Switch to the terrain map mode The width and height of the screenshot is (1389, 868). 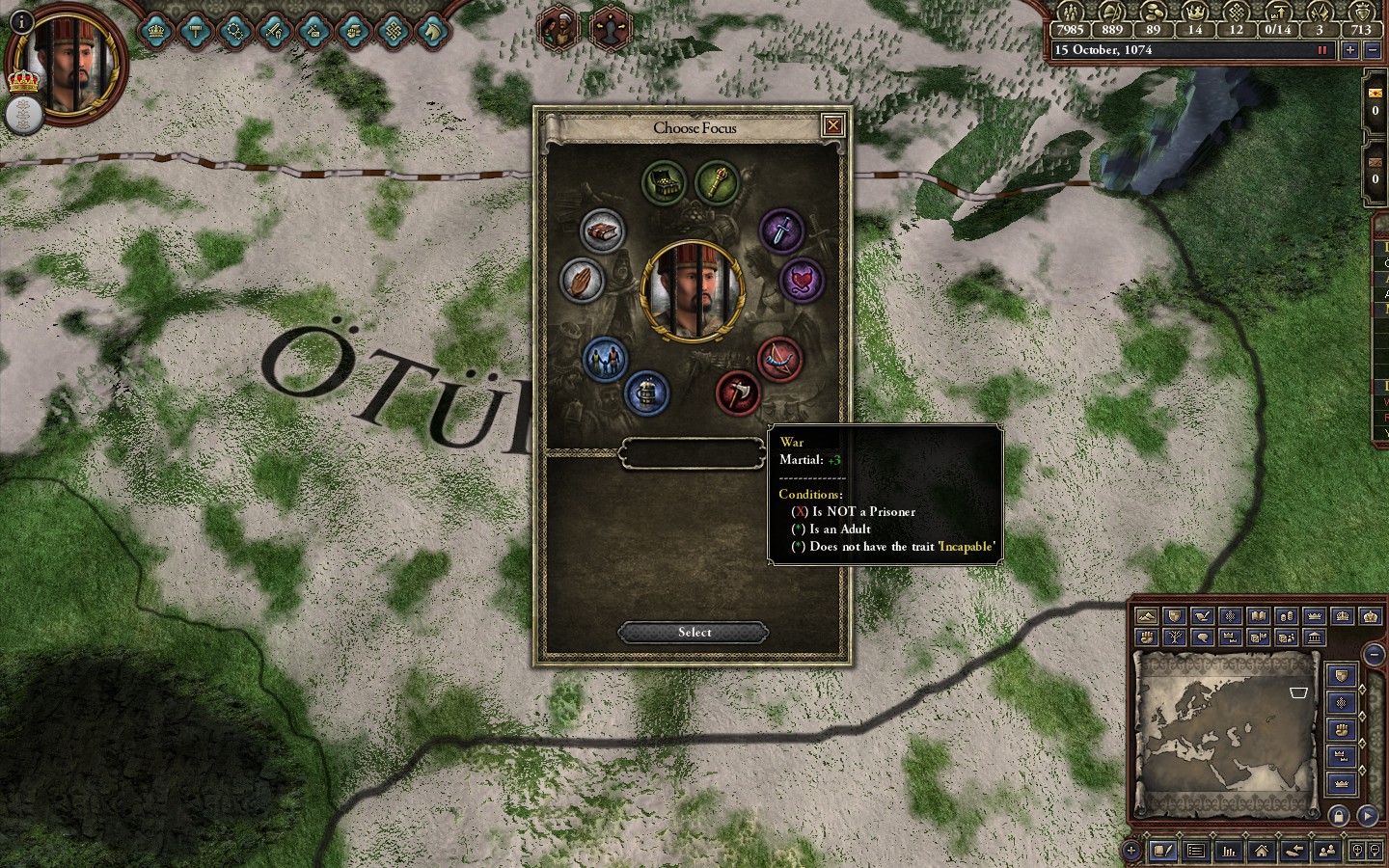1146,616
